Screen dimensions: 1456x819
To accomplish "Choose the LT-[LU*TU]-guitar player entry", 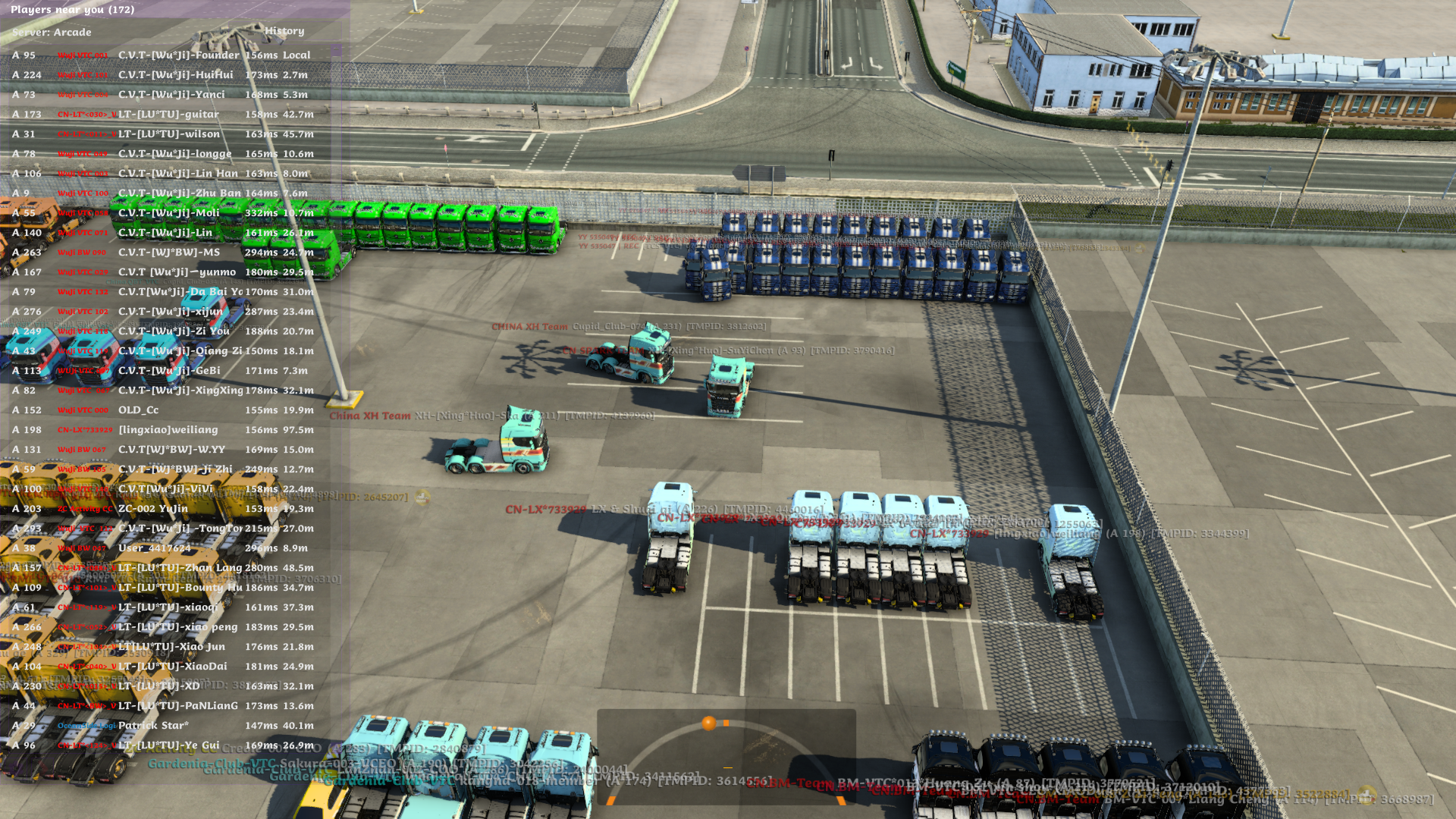I will (168, 115).
